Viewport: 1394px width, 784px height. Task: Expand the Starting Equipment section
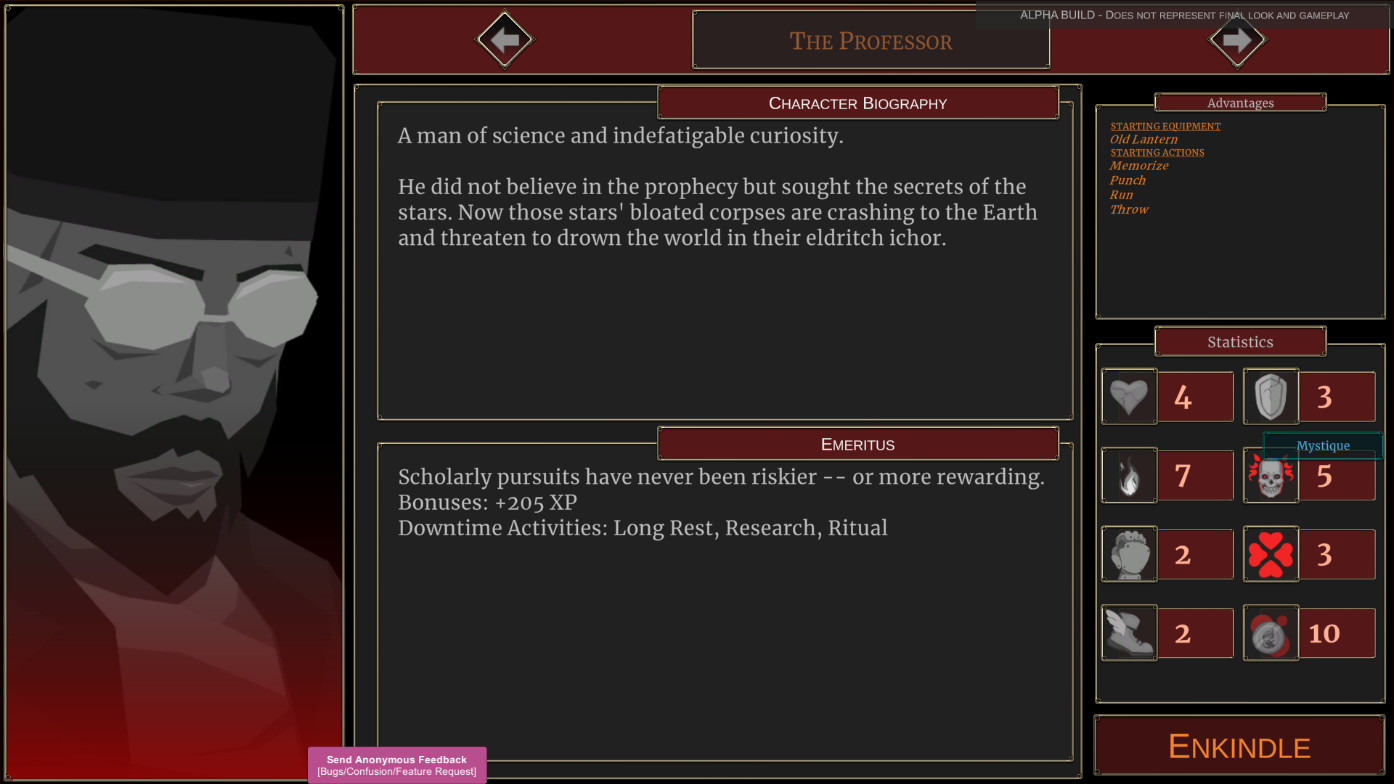point(1165,125)
